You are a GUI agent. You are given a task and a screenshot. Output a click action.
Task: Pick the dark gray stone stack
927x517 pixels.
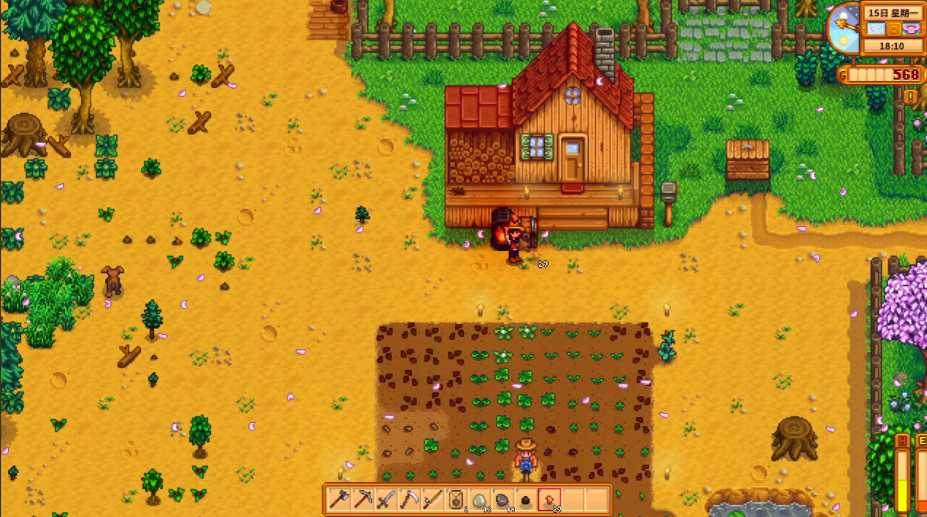point(502,499)
